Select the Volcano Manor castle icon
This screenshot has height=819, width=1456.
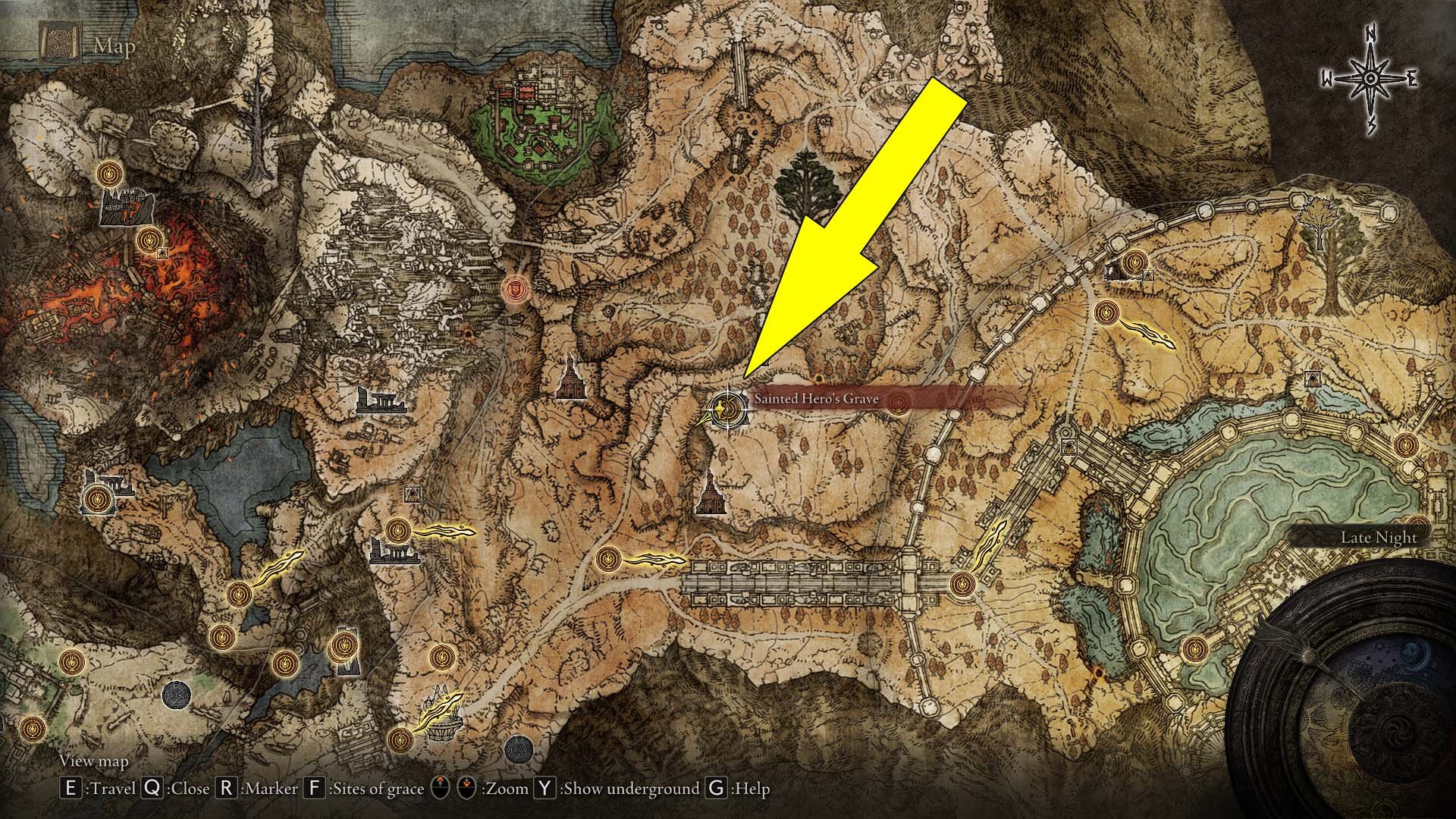pos(121,207)
